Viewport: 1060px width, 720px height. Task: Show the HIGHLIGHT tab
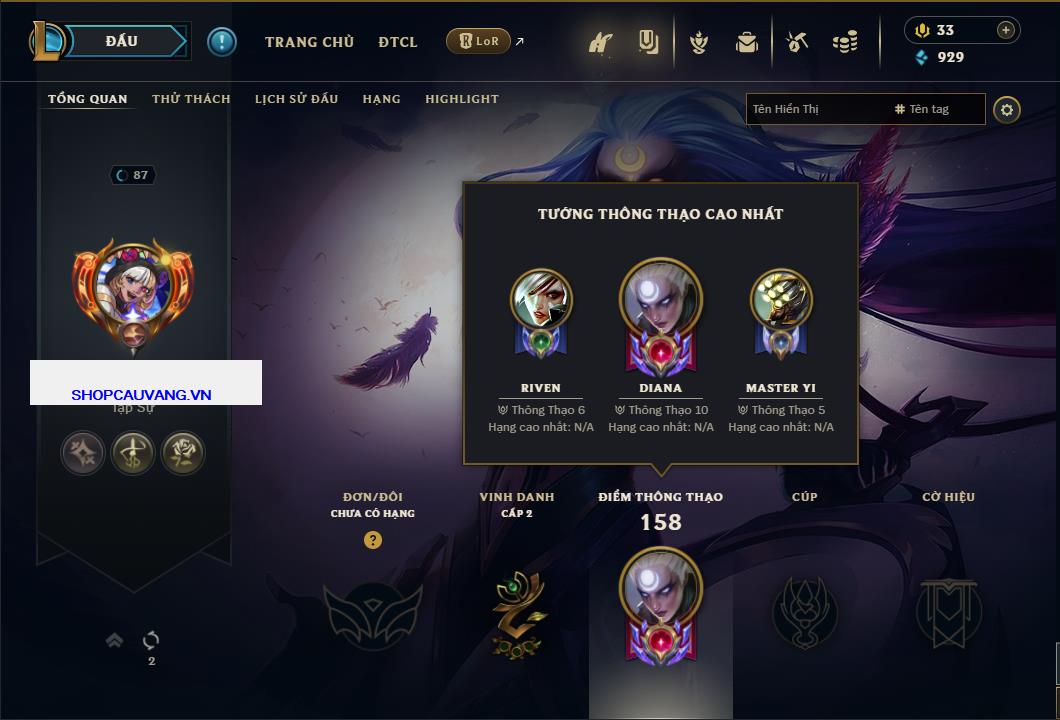[x=462, y=99]
